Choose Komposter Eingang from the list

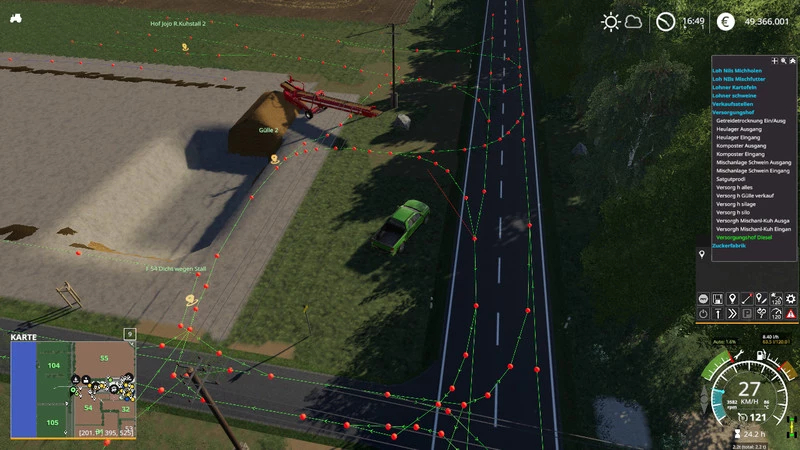click(741, 154)
